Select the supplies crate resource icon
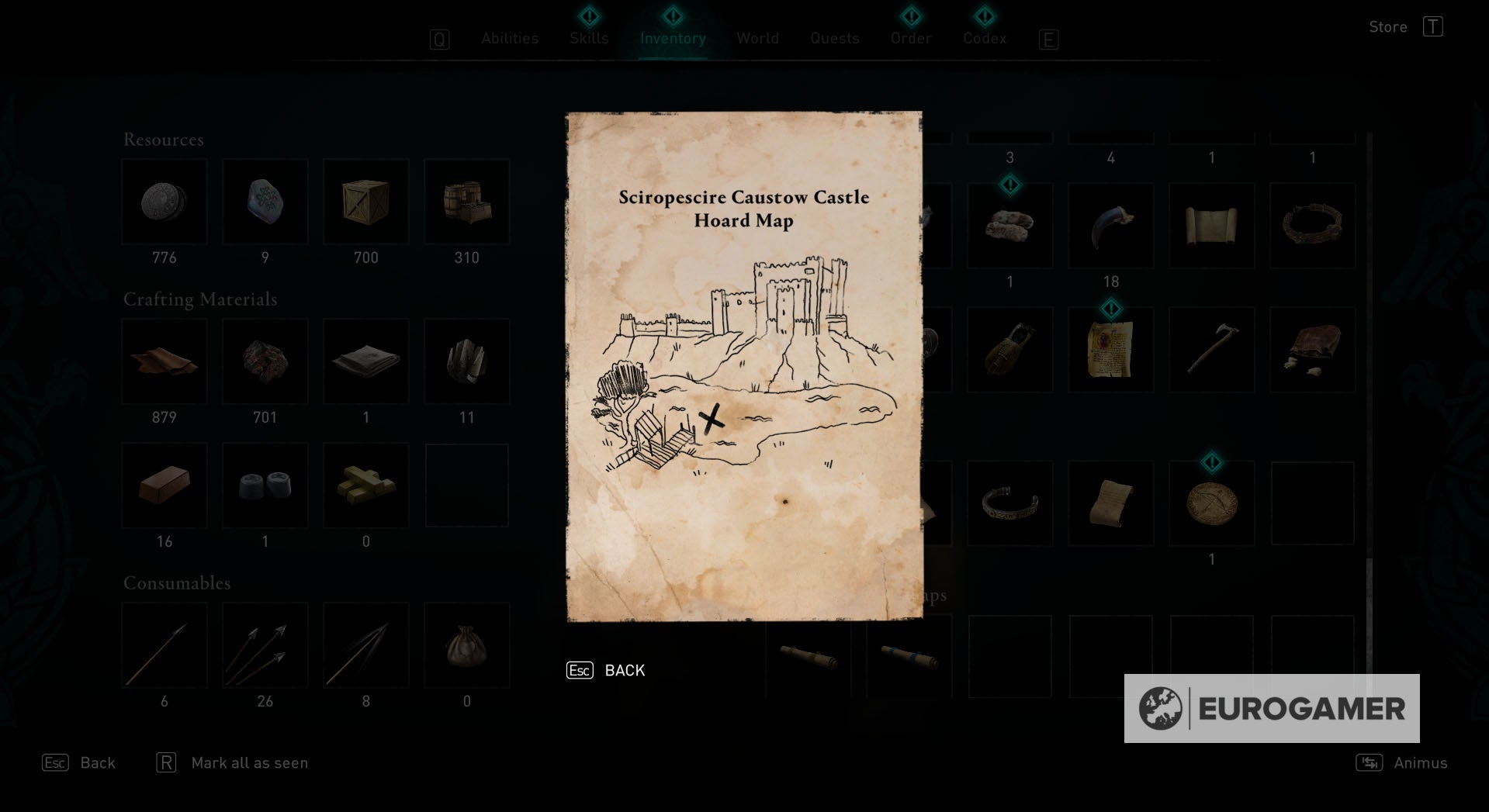1489x812 pixels. [365, 202]
